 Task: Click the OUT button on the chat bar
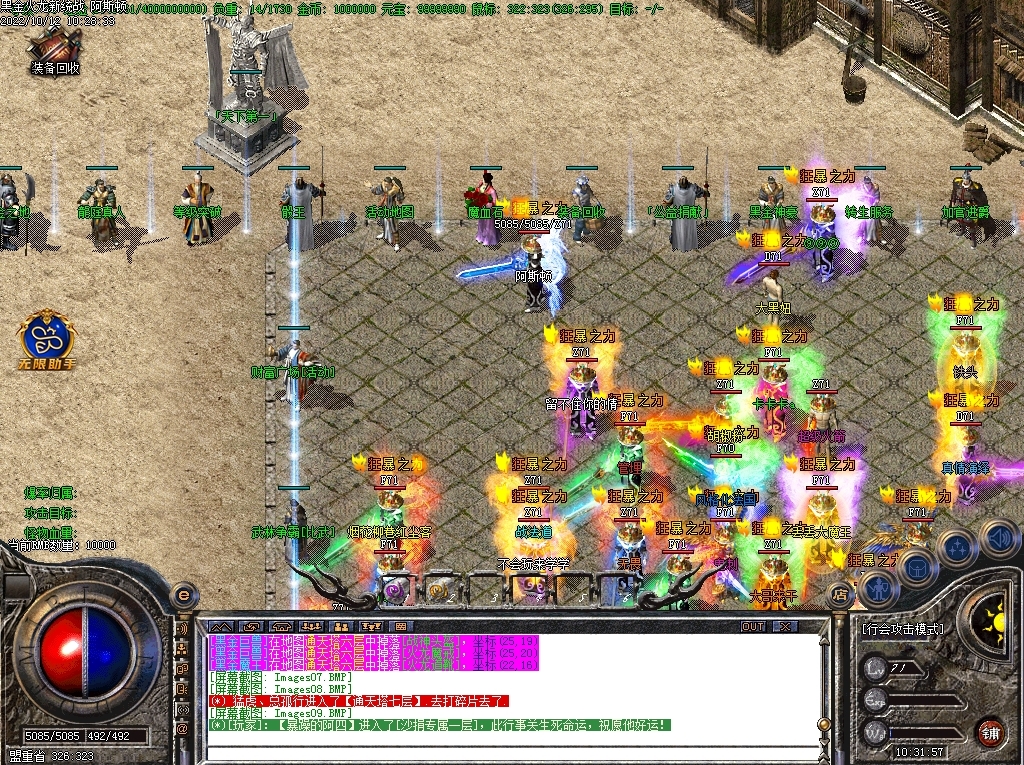point(753,626)
